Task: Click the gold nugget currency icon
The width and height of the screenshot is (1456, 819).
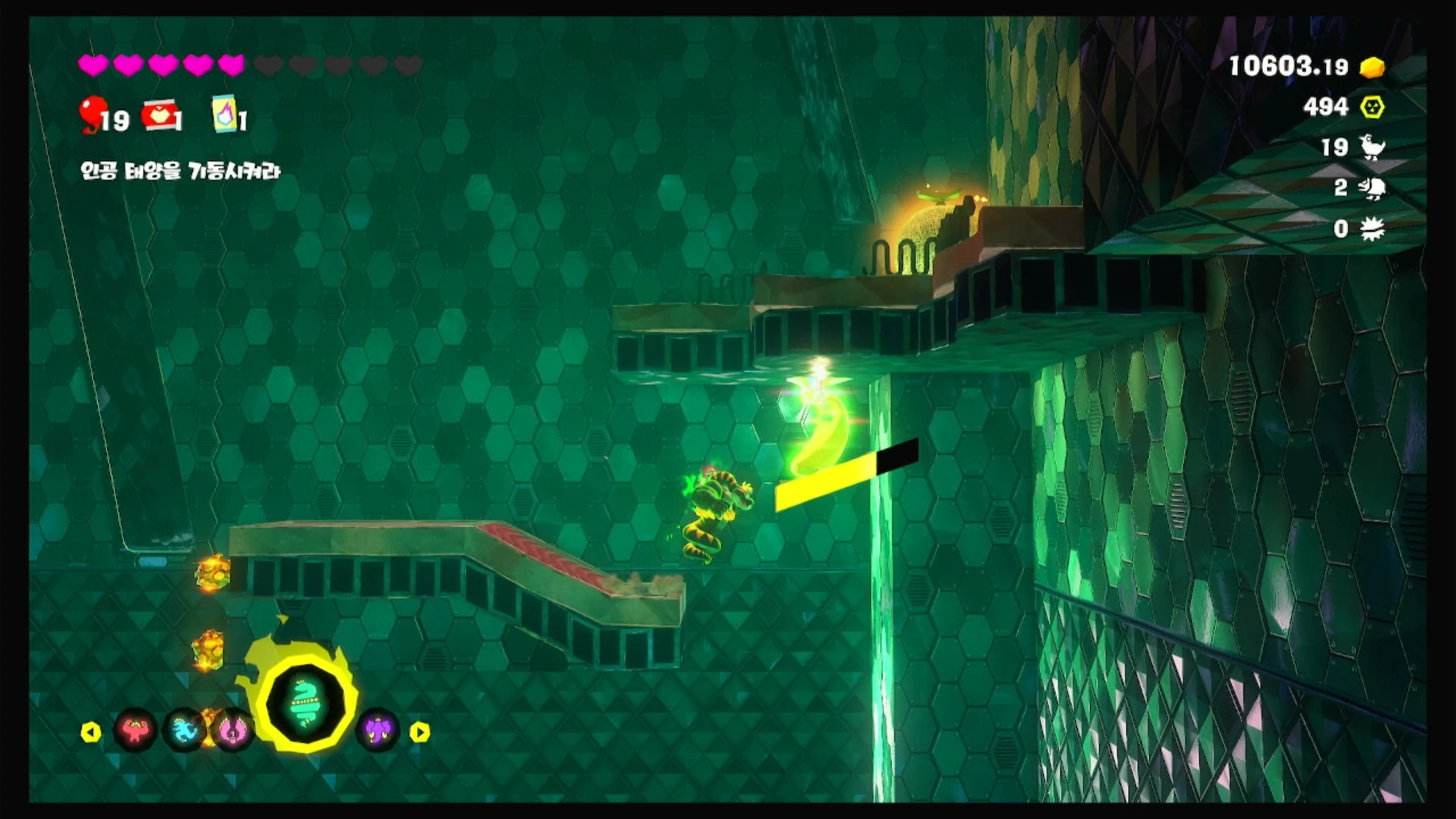Action: (1372, 67)
